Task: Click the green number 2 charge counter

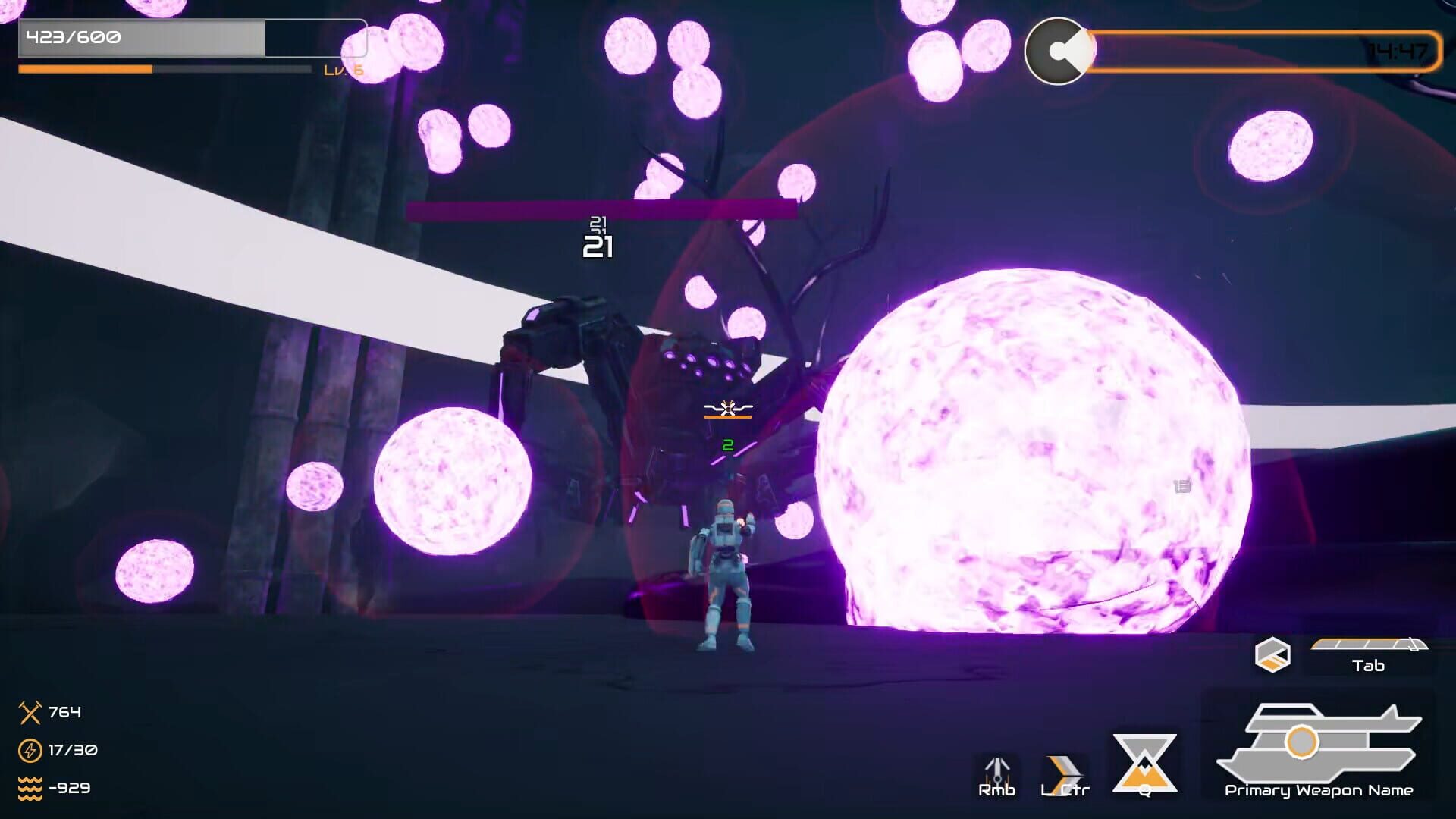Action: point(727,447)
